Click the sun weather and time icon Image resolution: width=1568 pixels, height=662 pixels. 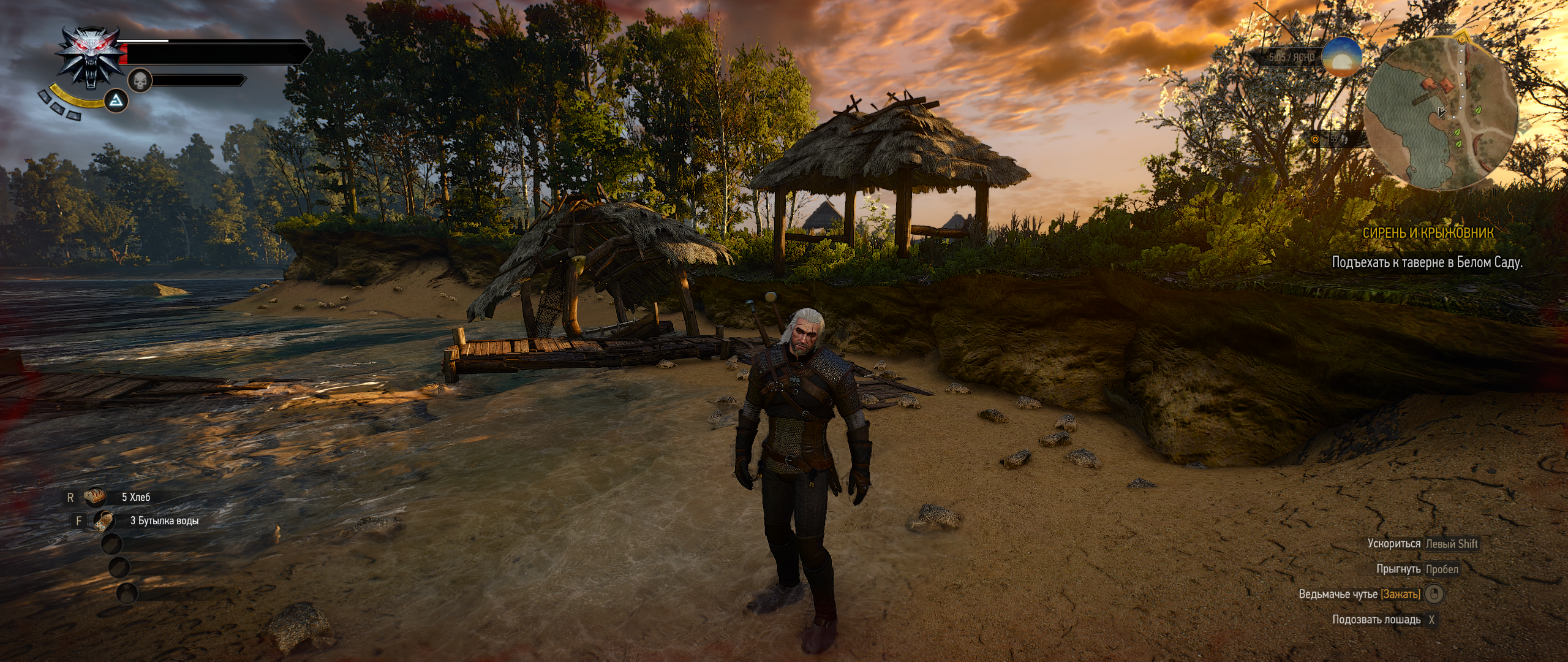click(1341, 58)
